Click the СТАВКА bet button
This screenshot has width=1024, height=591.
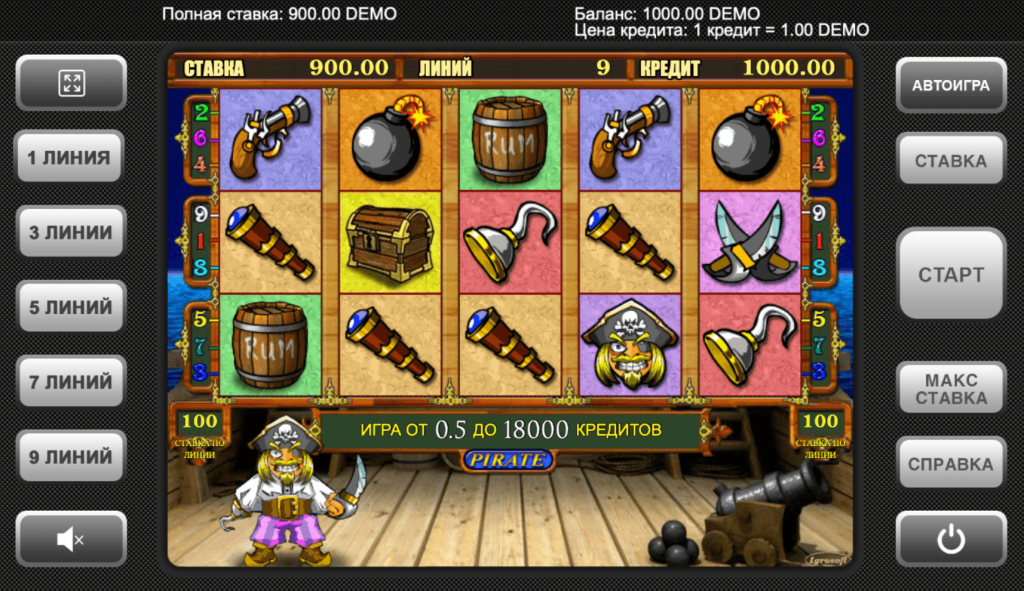pyautogui.click(x=950, y=160)
